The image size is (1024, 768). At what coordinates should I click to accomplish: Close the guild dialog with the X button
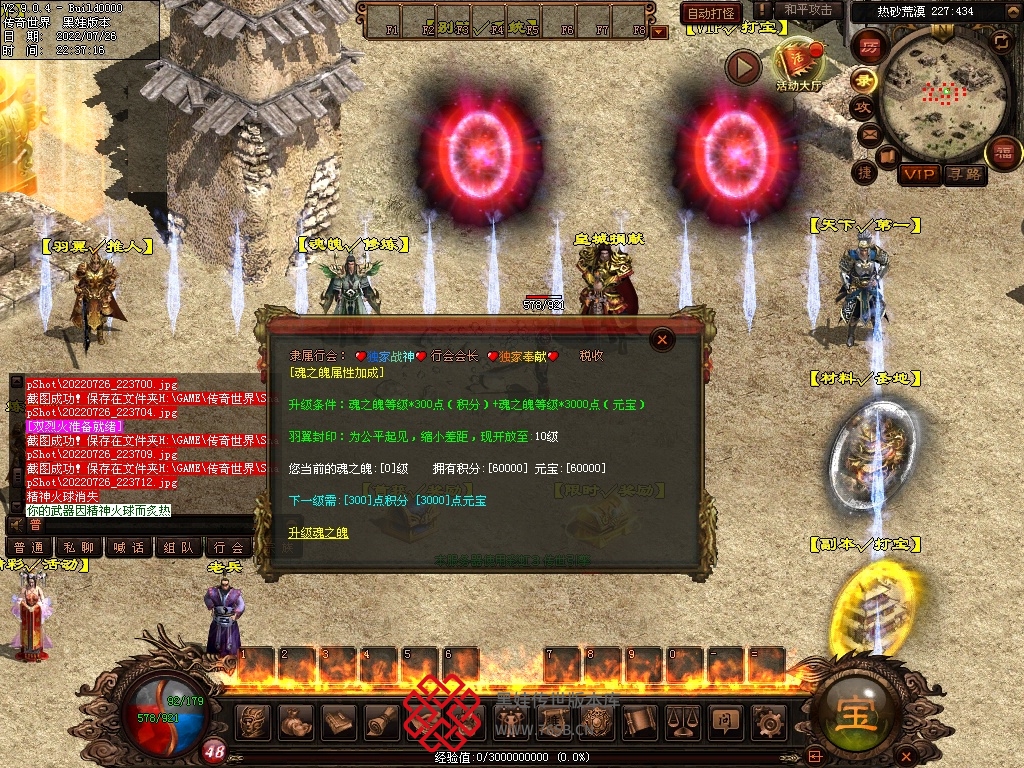coord(661,340)
